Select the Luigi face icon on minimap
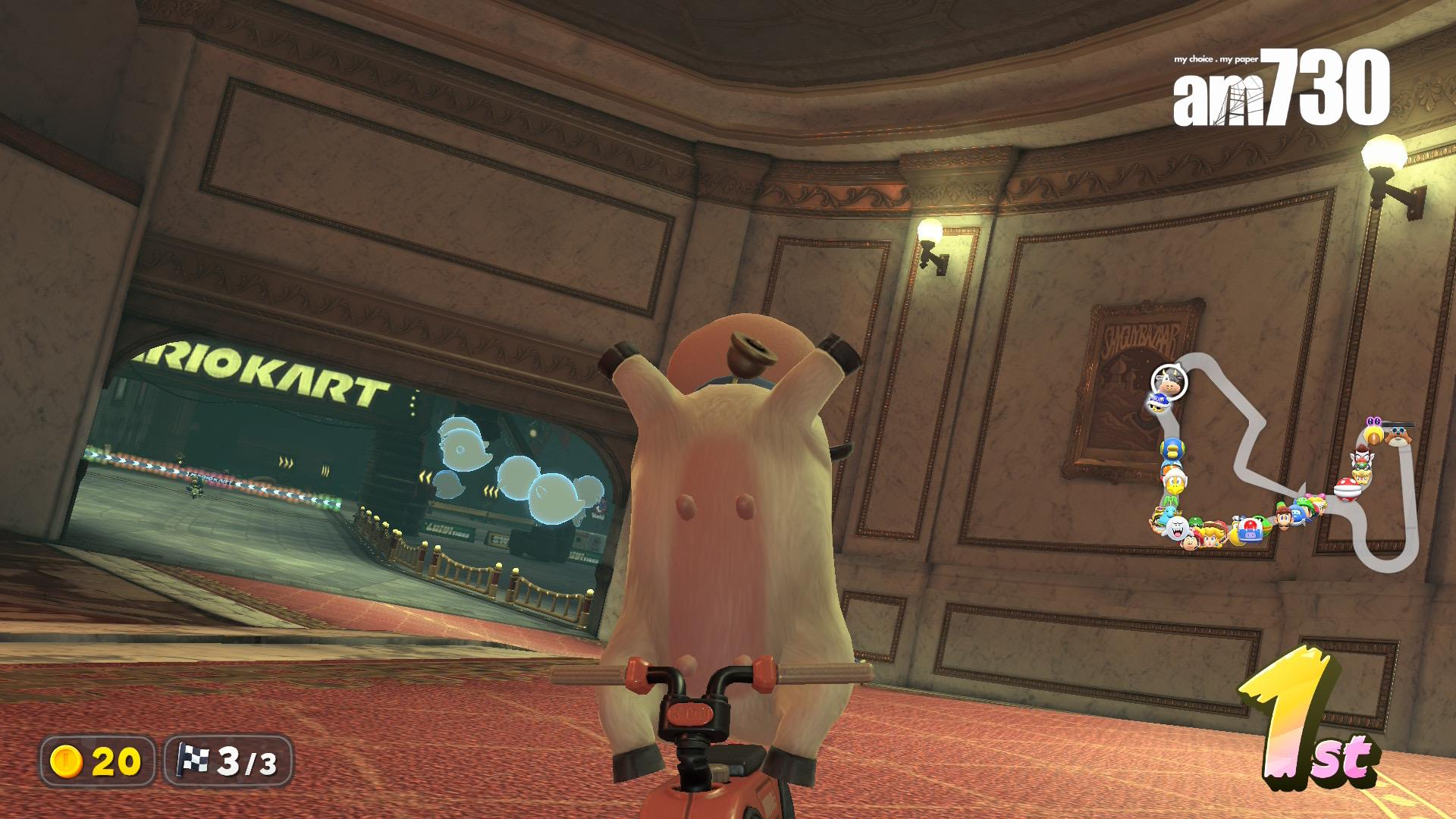Screen dimensions: 1456x819 coord(1282,517)
